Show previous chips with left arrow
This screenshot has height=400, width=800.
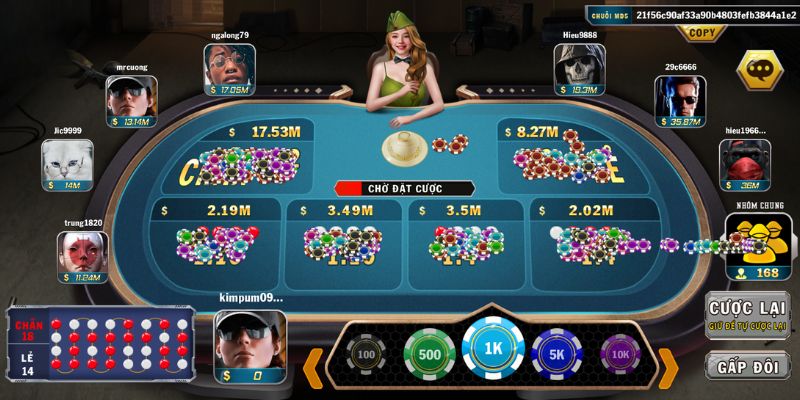314,365
